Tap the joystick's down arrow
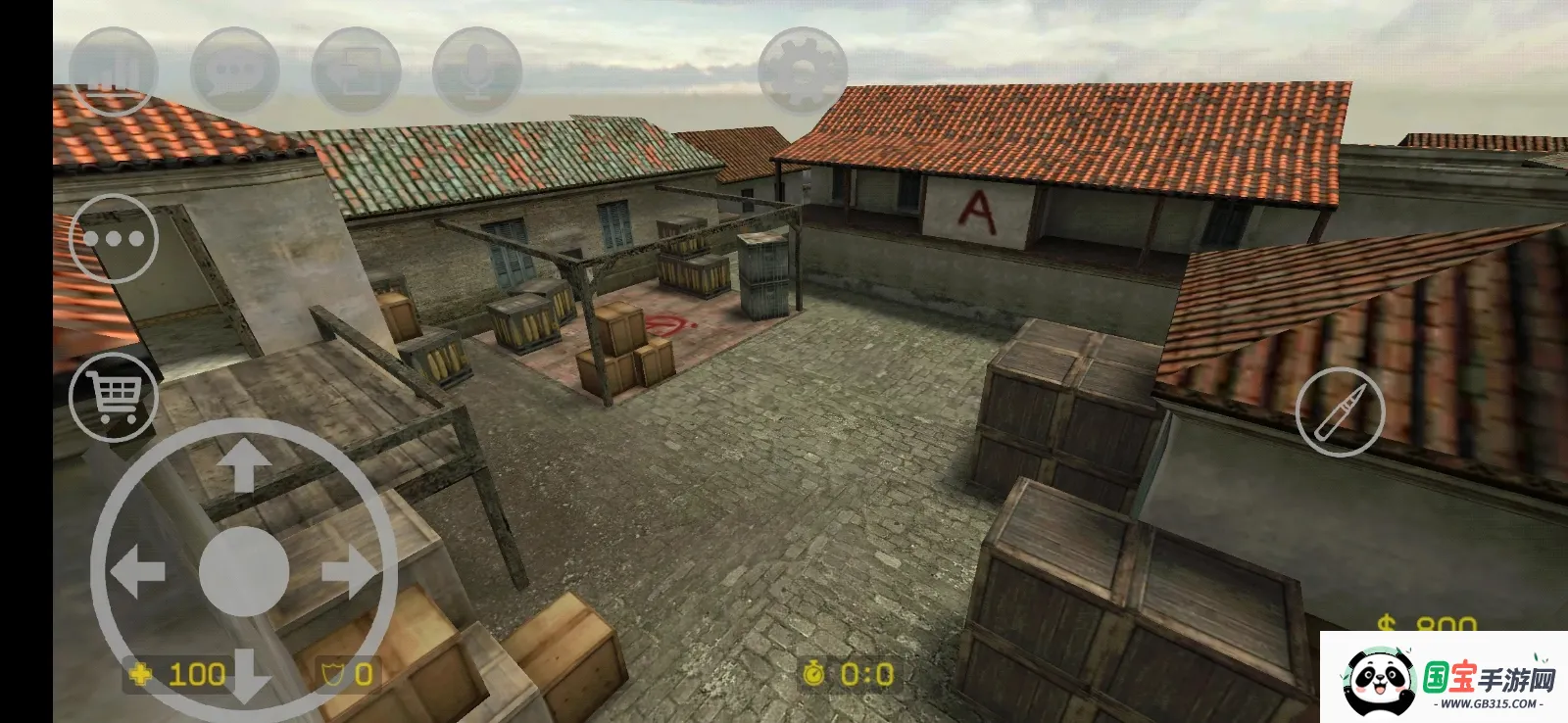The width and height of the screenshot is (1568, 723). coord(244,676)
